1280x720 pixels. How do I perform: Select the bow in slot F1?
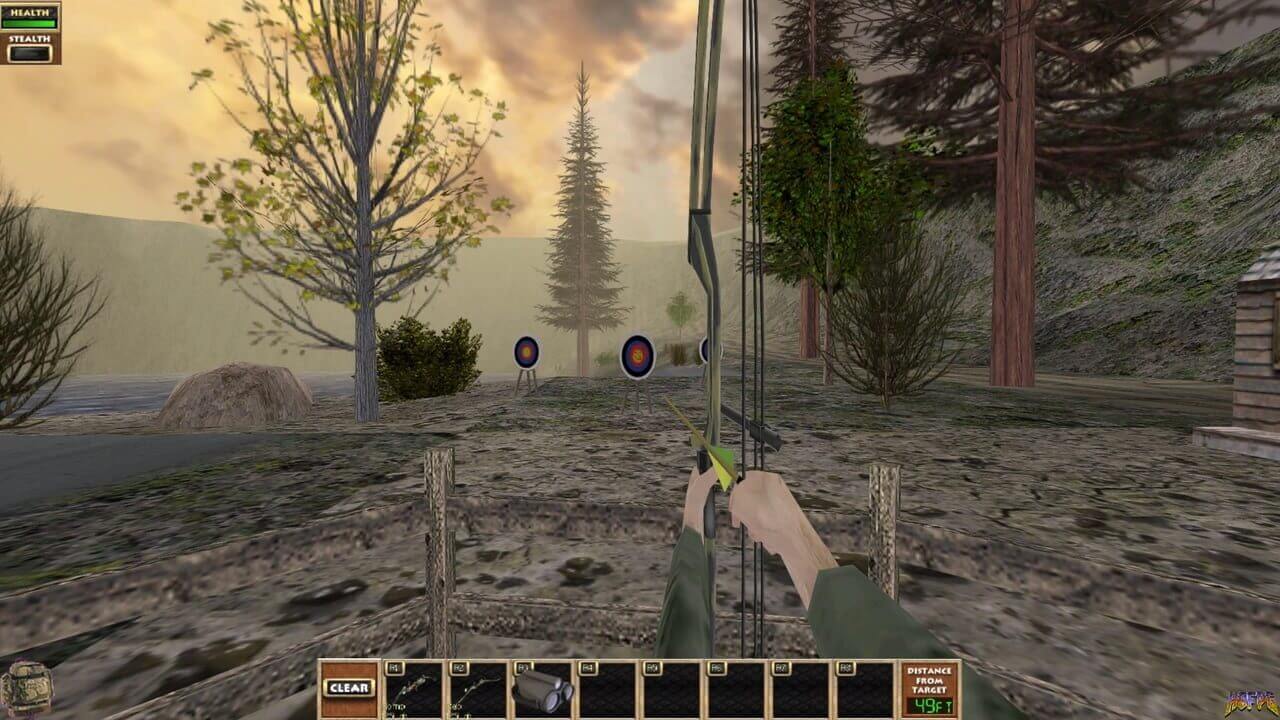(414, 690)
